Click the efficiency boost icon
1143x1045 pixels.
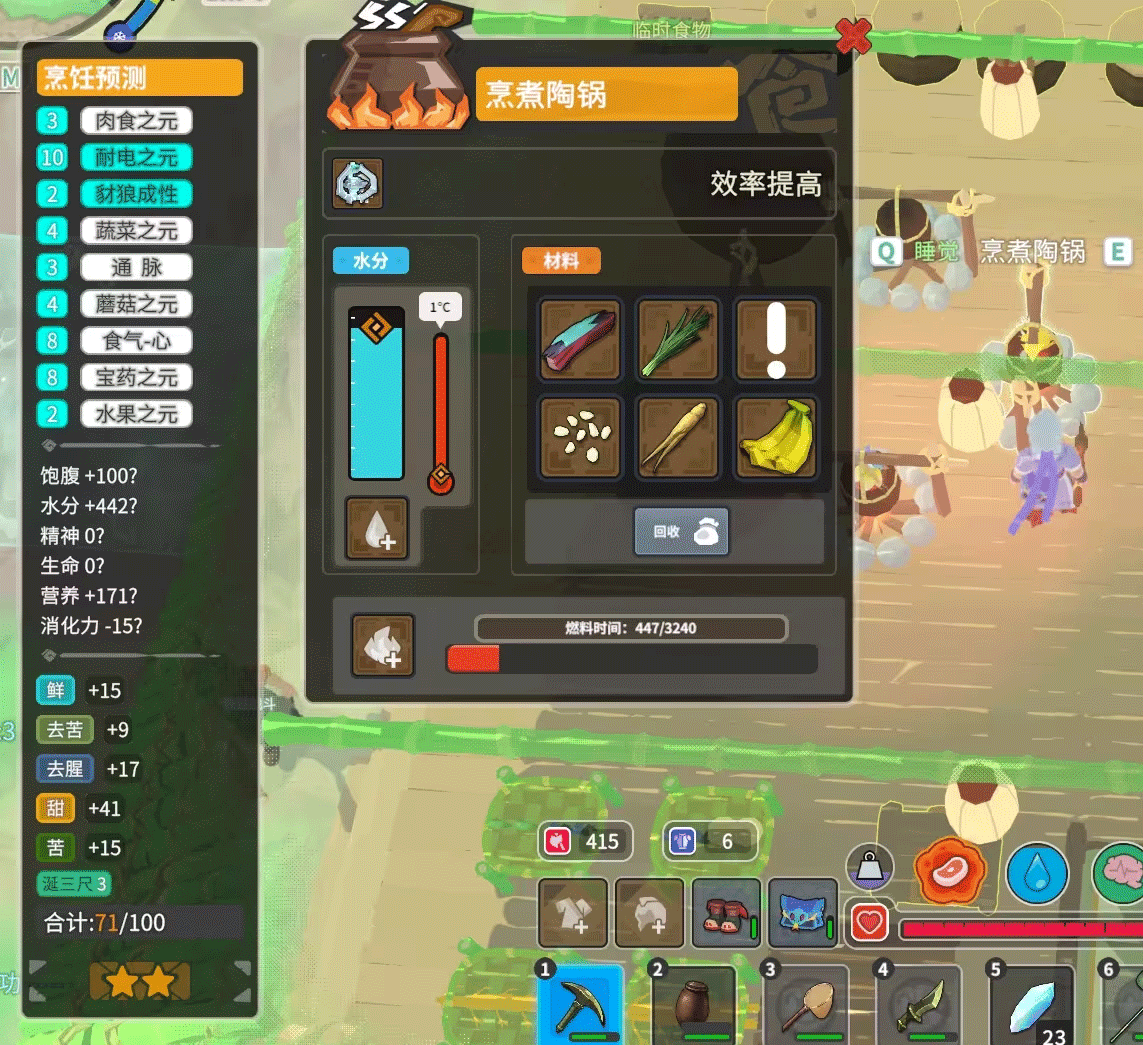pyautogui.click(x=357, y=184)
